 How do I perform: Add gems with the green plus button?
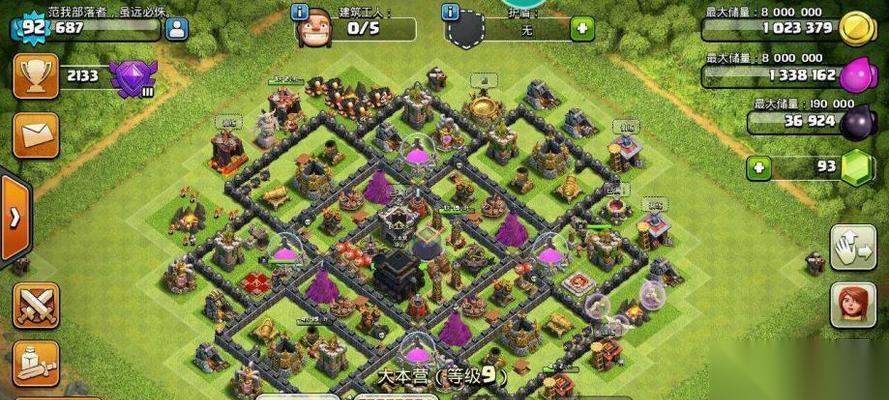(759, 166)
